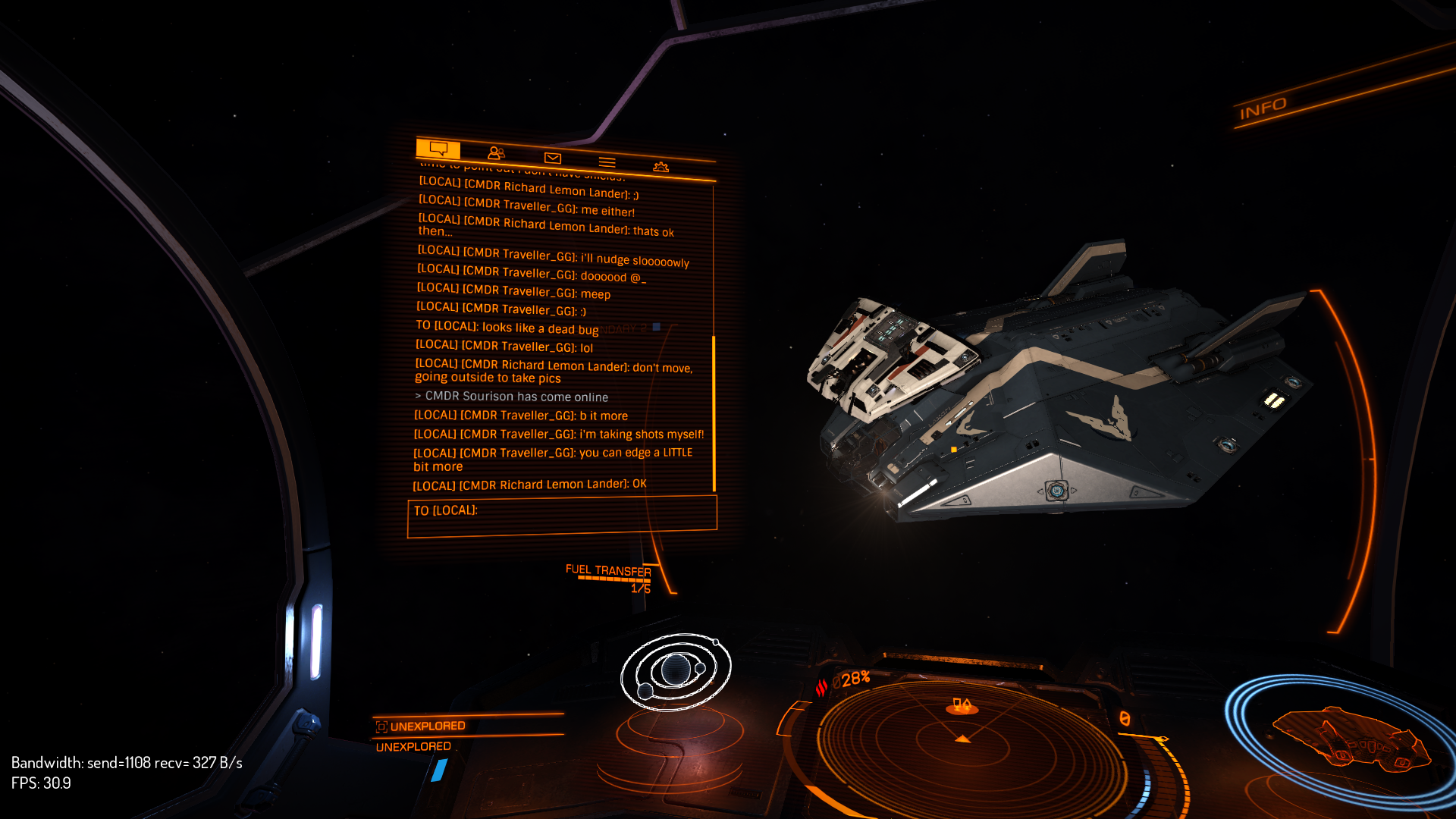Screen dimensions: 1456x819
Task: Select the orbital system hologram
Action: (x=675, y=671)
